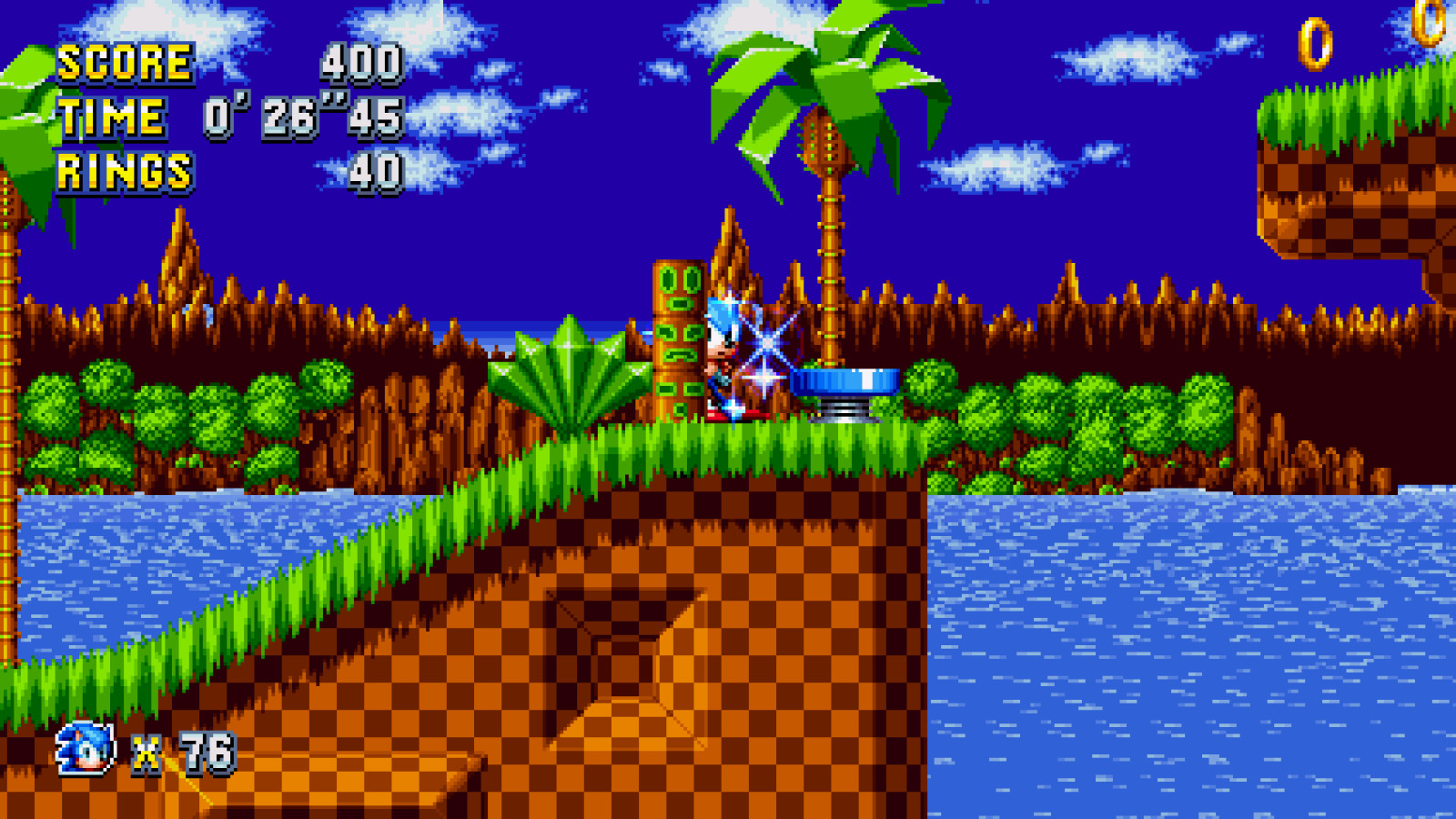
Task: Click the score value 400
Action: pos(361,64)
